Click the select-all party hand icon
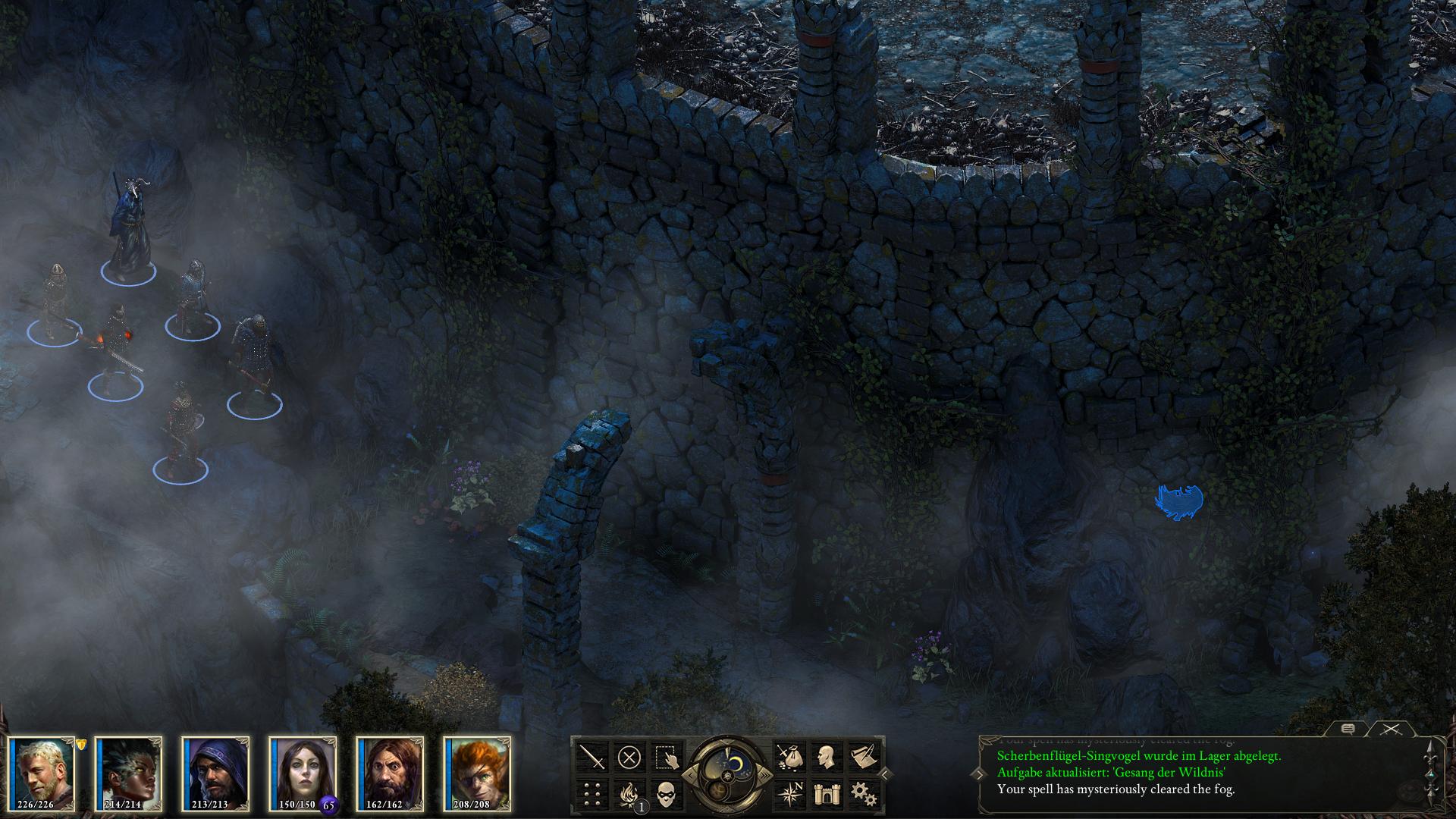Viewport: 1456px width, 819px height. [667, 757]
